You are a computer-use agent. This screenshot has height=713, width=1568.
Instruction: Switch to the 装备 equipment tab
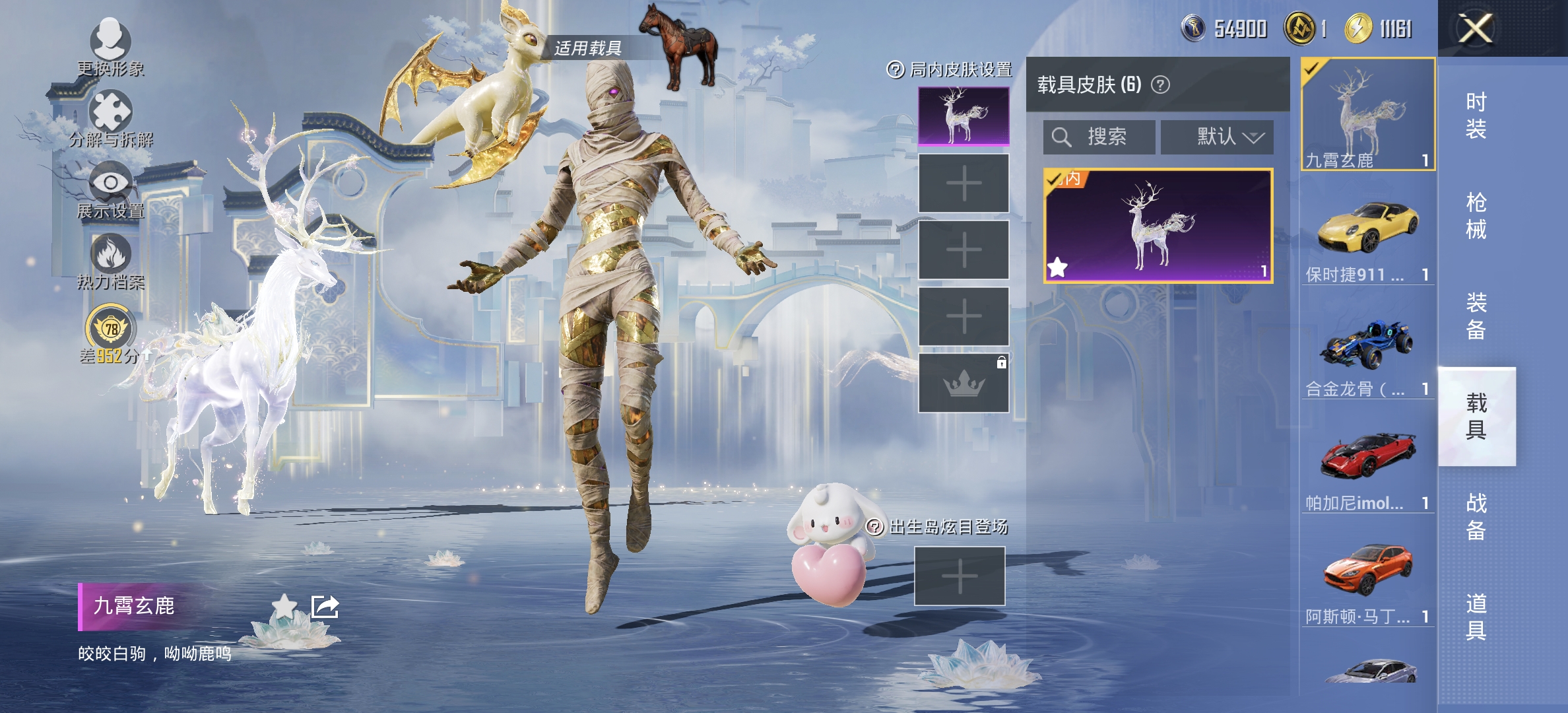click(1476, 316)
